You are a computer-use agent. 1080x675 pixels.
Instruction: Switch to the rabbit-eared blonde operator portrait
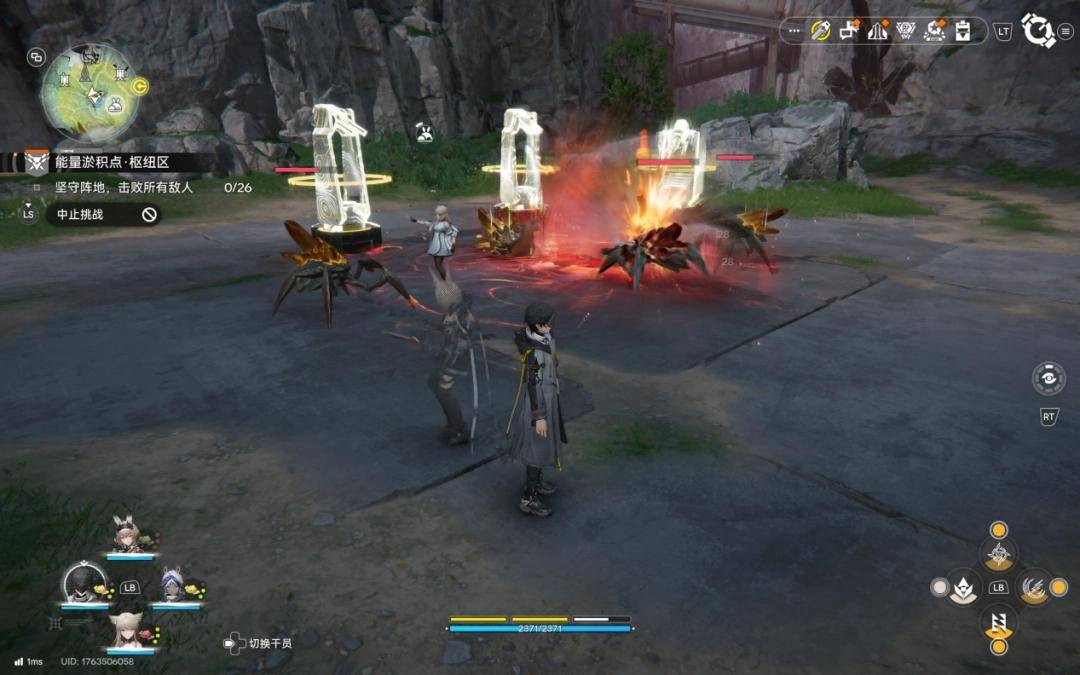click(x=127, y=538)
